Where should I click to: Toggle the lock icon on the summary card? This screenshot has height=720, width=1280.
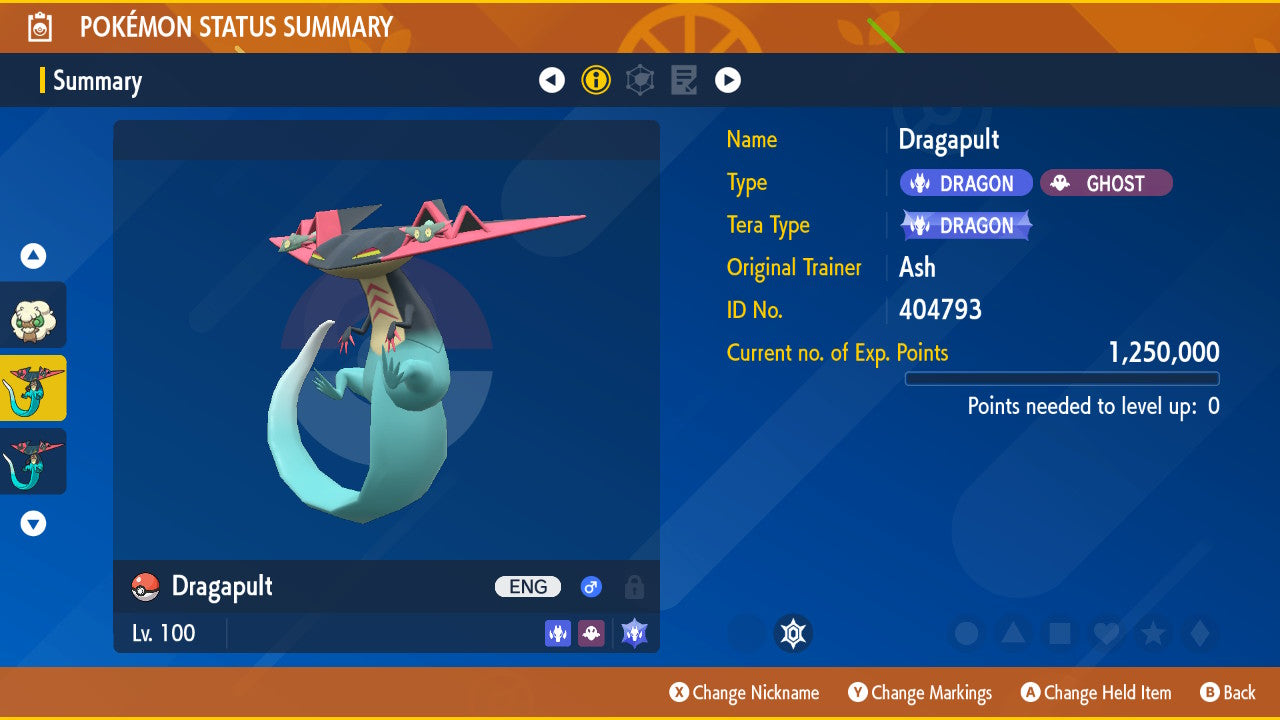pos(634,587)
